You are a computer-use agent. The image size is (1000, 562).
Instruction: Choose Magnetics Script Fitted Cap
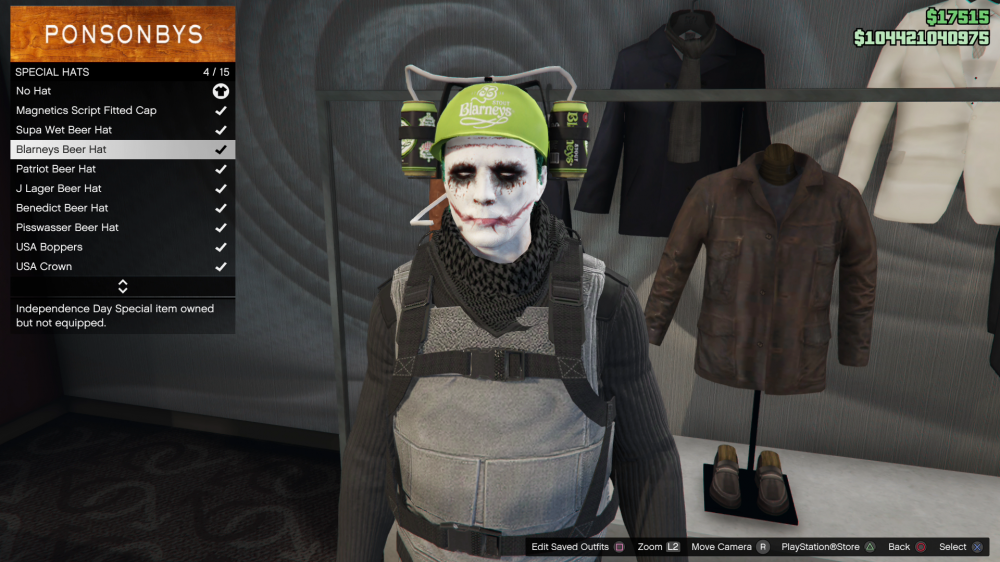coord(122,110)
